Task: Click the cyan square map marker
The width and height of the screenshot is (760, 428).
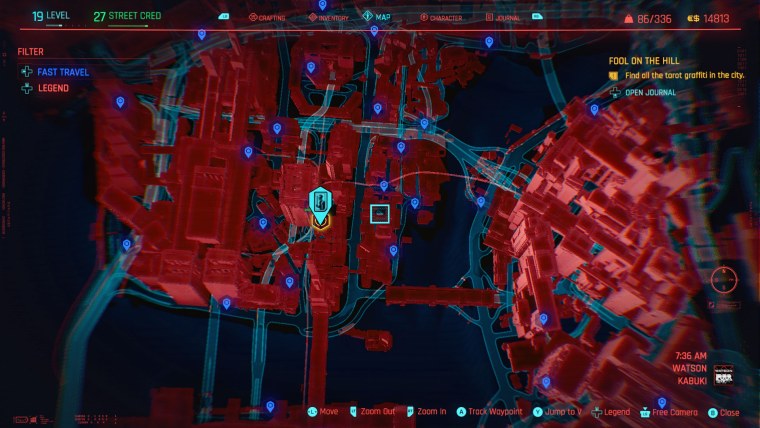Action: click(380, 213)
